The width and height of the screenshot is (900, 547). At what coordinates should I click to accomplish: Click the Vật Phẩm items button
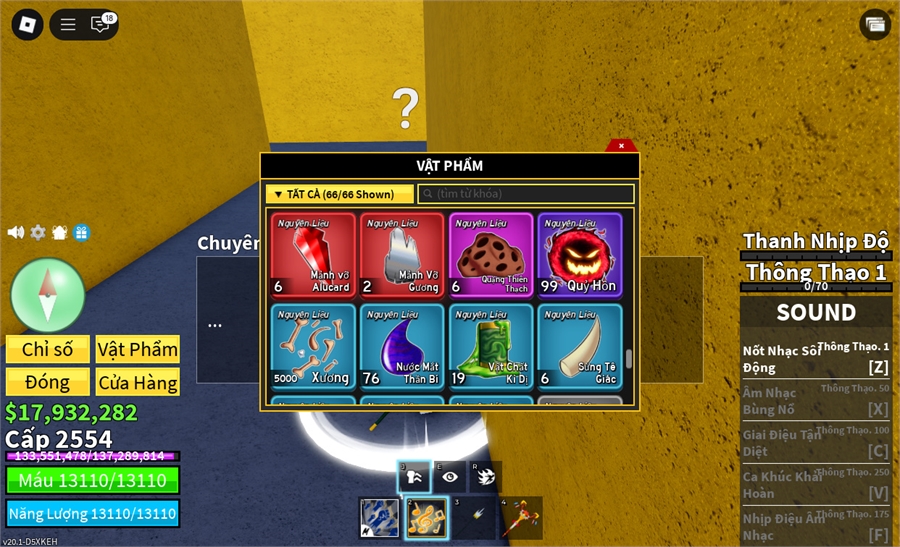tap(138, 349)
